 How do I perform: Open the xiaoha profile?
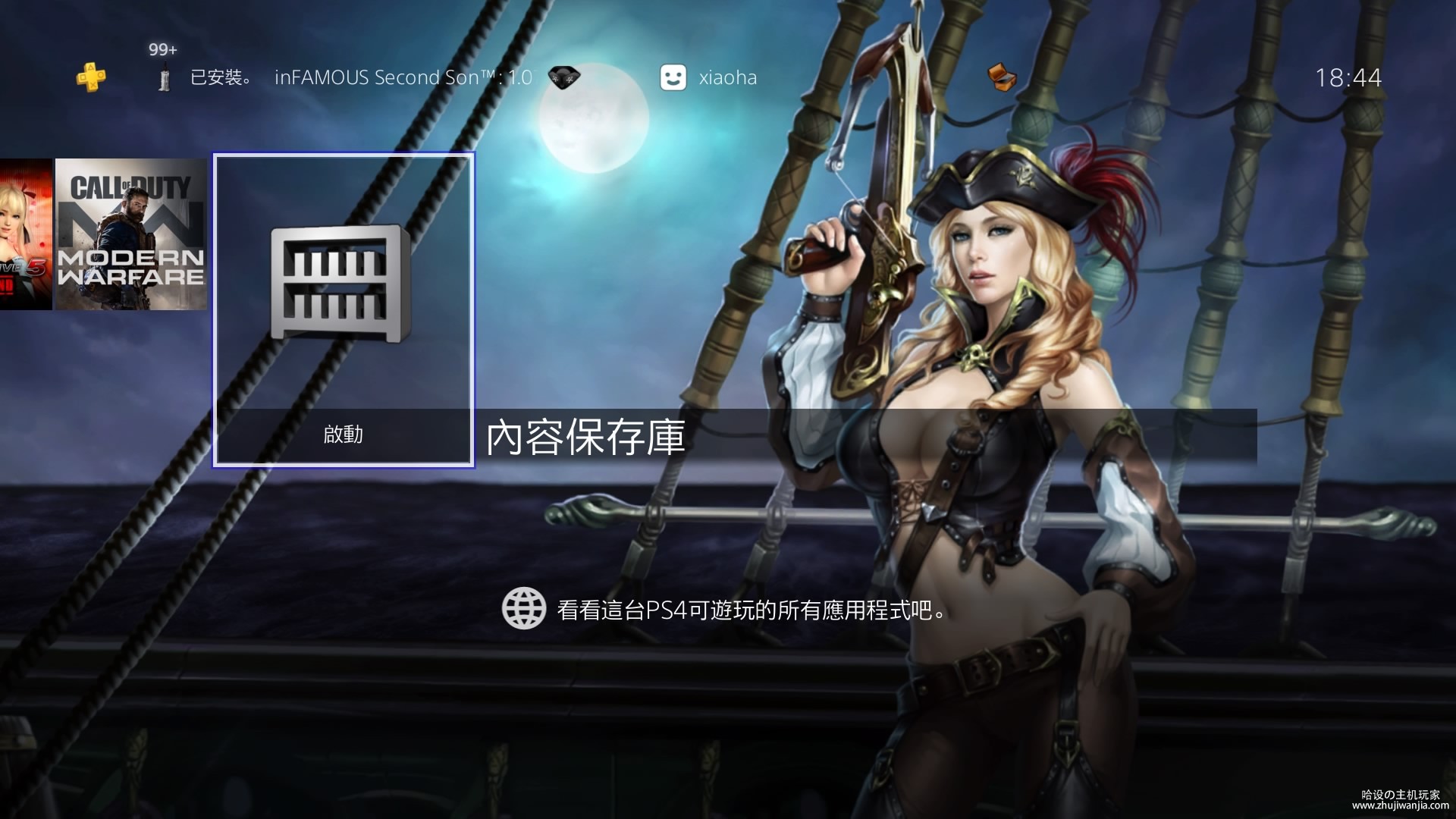tap(708, 77)
